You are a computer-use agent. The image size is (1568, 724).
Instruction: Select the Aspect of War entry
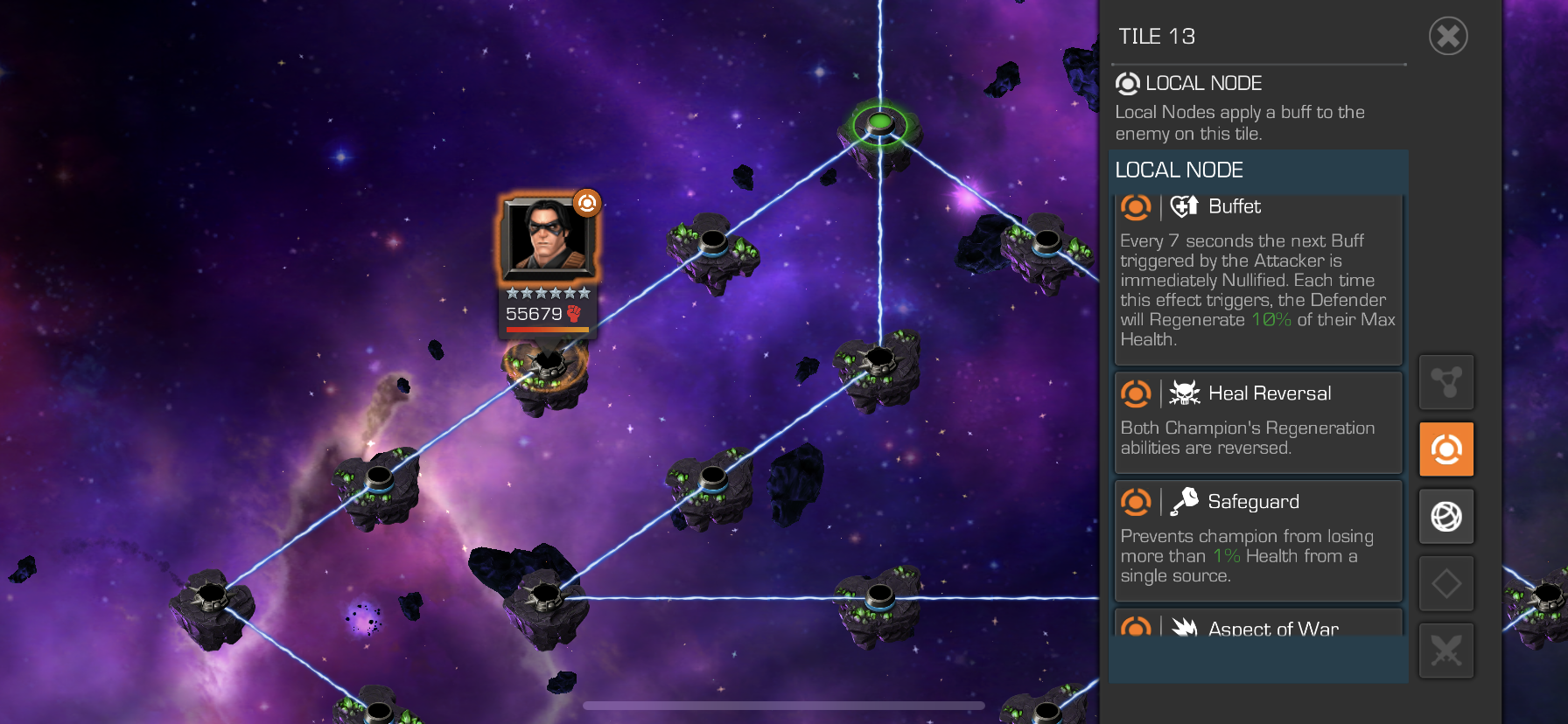pyautogui.click(x=1258, y=624)
